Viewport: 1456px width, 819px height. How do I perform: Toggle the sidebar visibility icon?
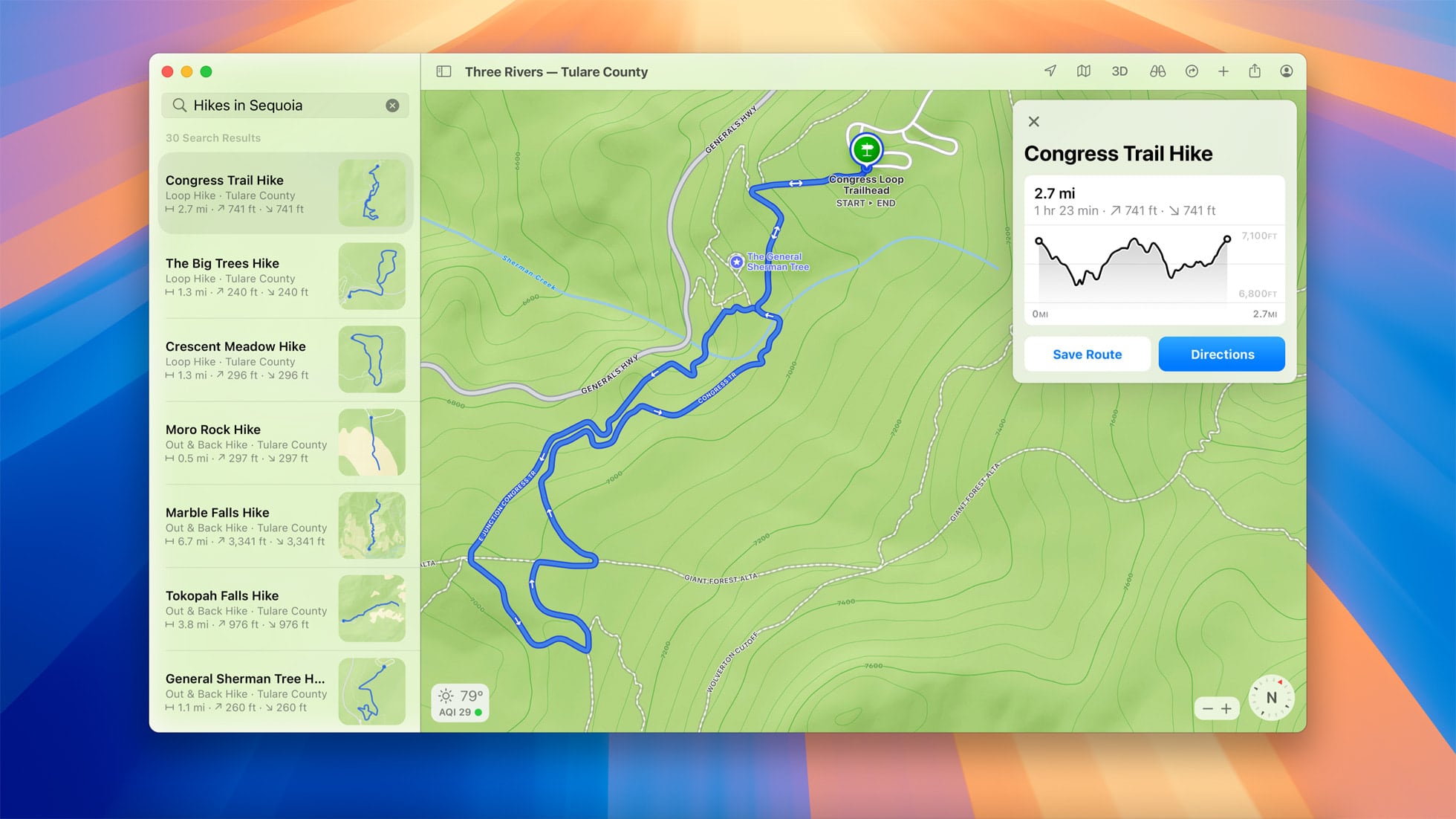(444, 71)
